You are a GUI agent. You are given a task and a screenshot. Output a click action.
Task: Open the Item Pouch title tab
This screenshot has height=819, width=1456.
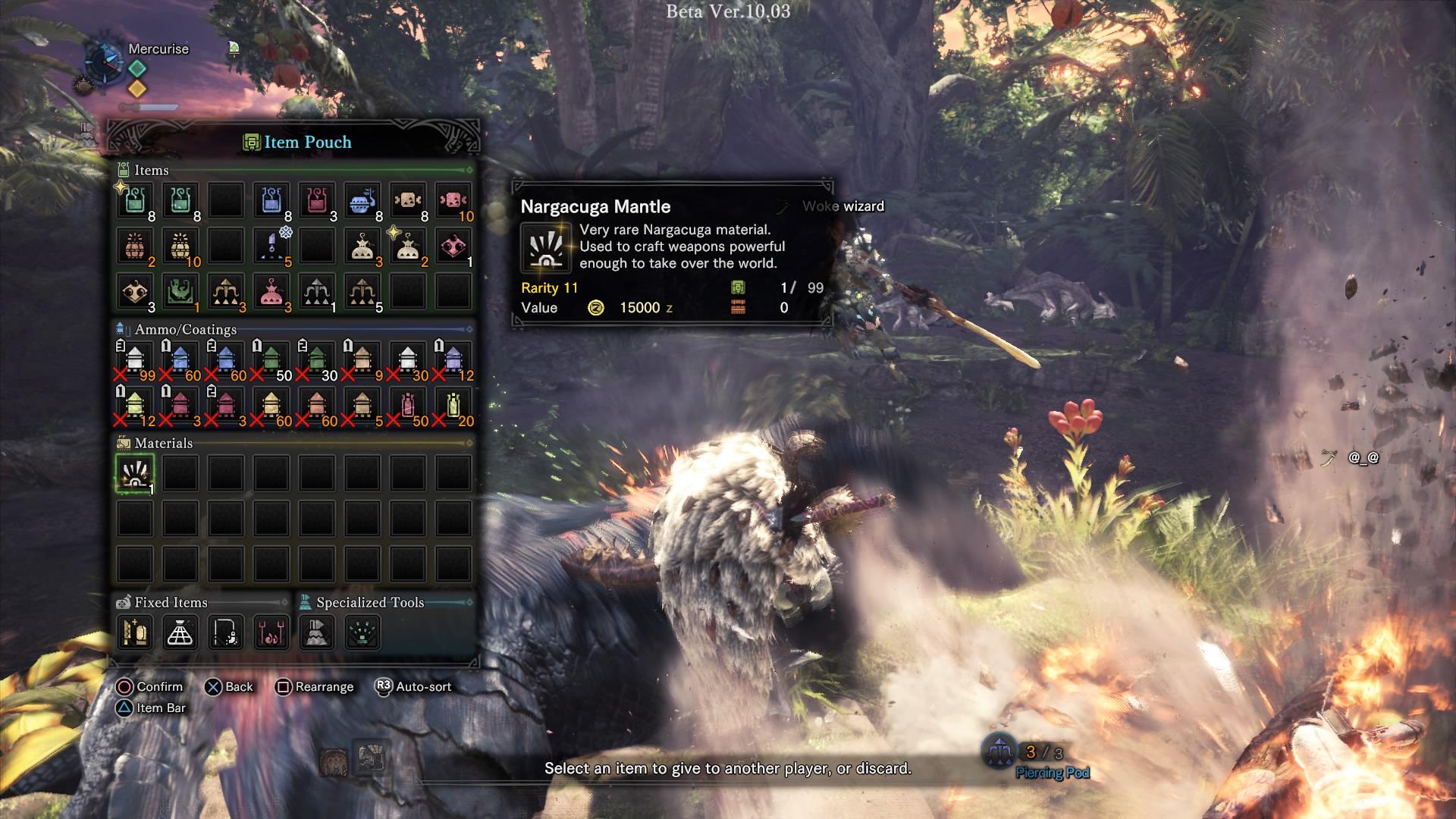click(300, 142)
